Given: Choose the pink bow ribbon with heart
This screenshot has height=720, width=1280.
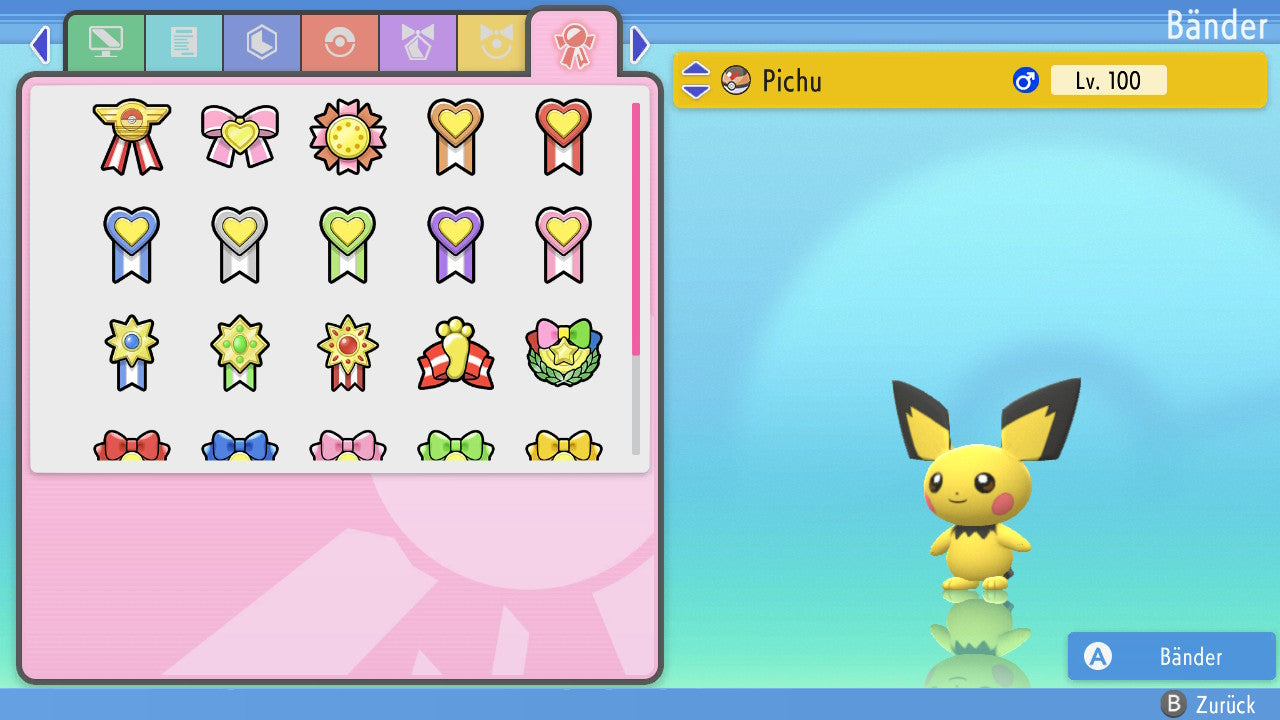Looking at the screenshot, I should pyautogui.click(x=239, y=136).
